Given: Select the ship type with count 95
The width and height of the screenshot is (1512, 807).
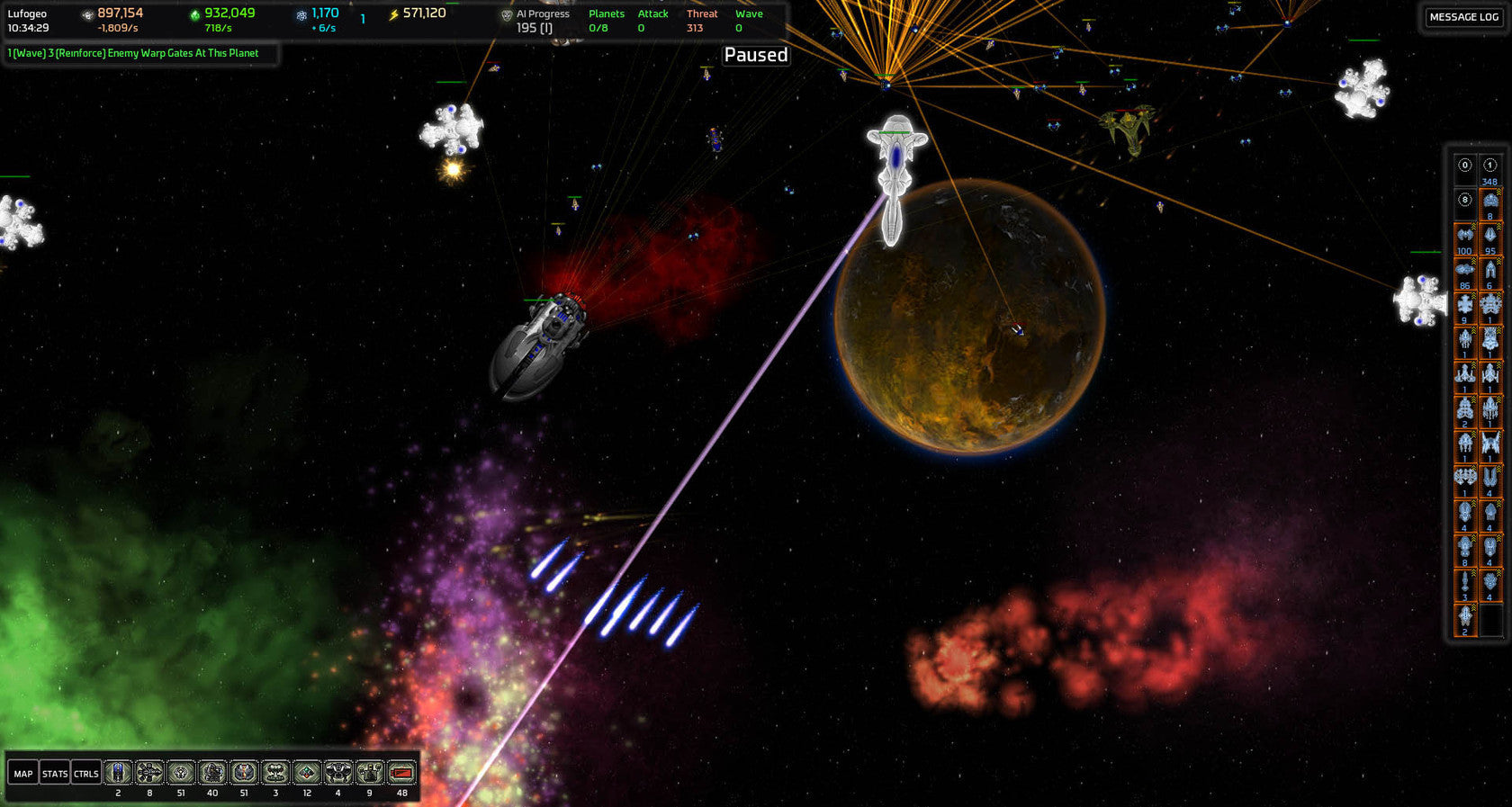Looking at the screenshot, I should pyautogui.click(x=1490, y=236).
